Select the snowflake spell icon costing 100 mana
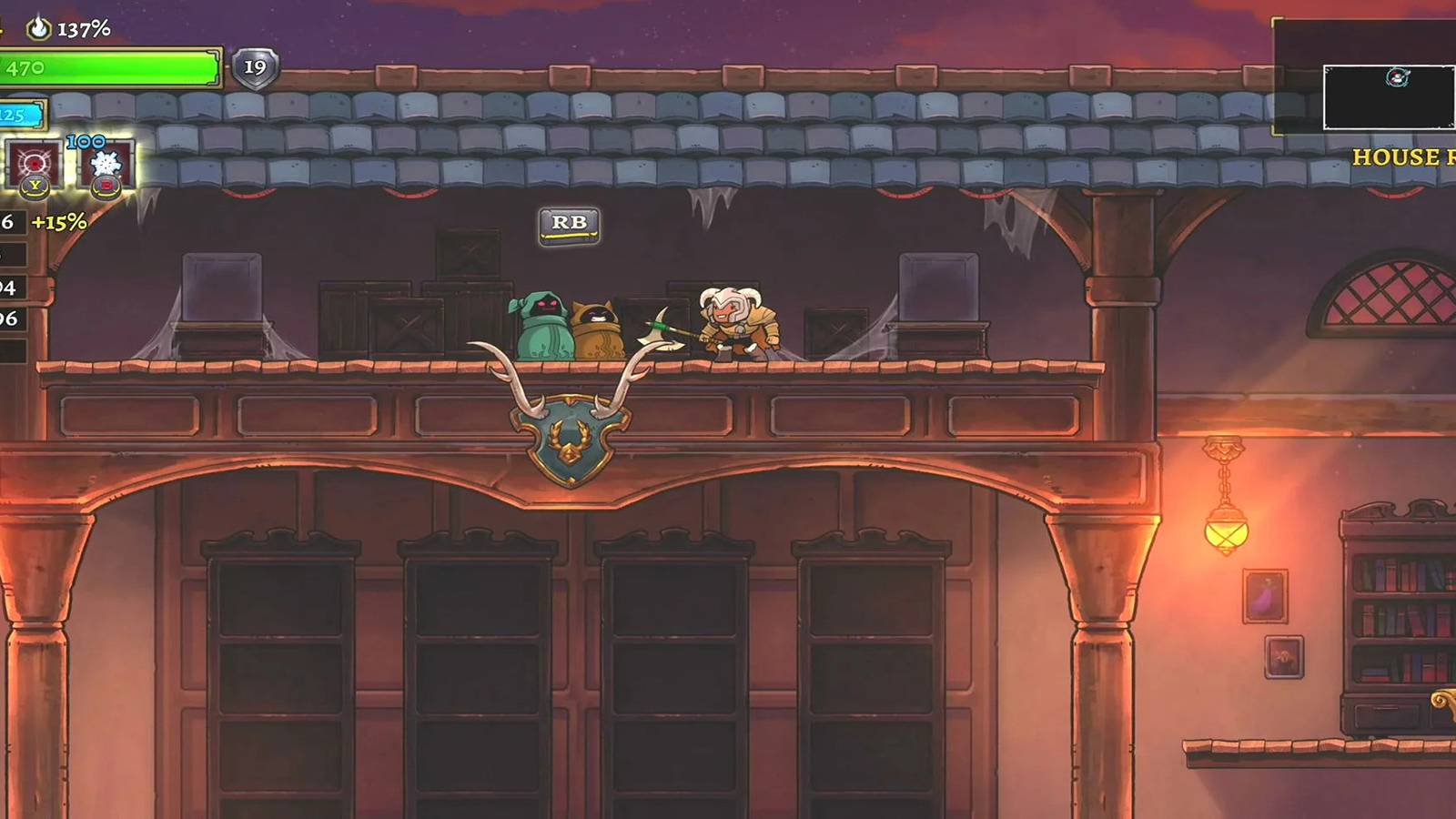Screen dimensions: 1456x819 click(x=107, y=164)
